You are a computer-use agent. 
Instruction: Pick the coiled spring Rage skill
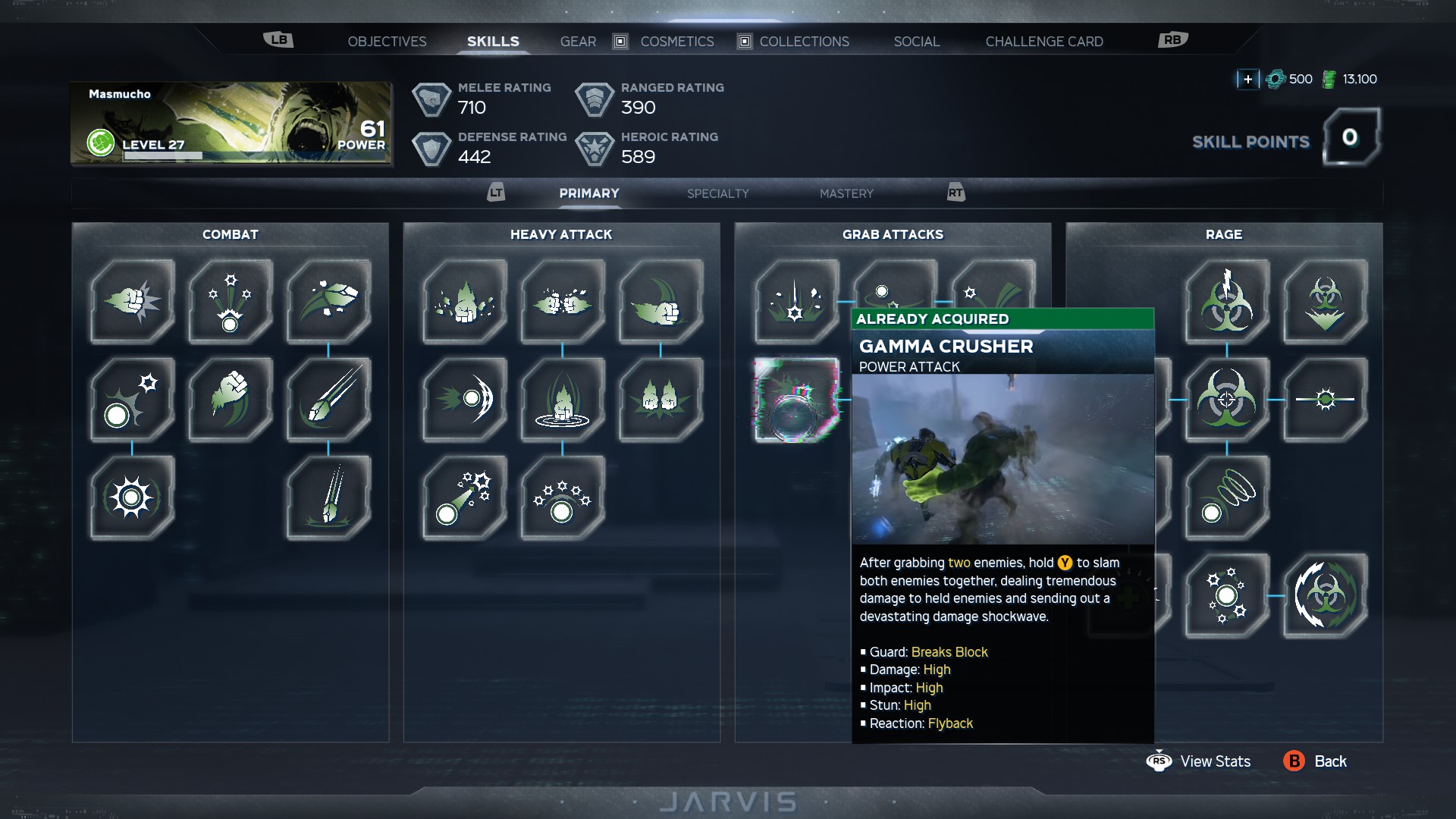[x=1227, y=498]
